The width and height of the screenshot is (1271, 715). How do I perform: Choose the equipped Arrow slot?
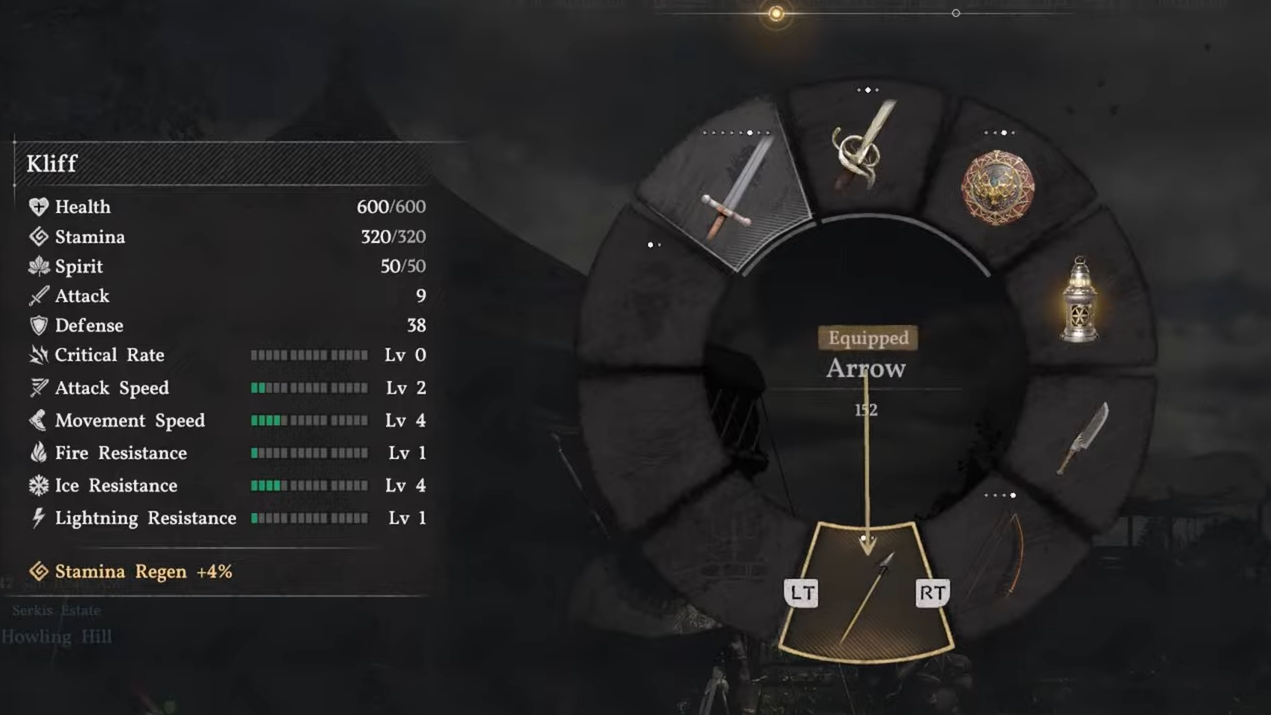point(866,594)
